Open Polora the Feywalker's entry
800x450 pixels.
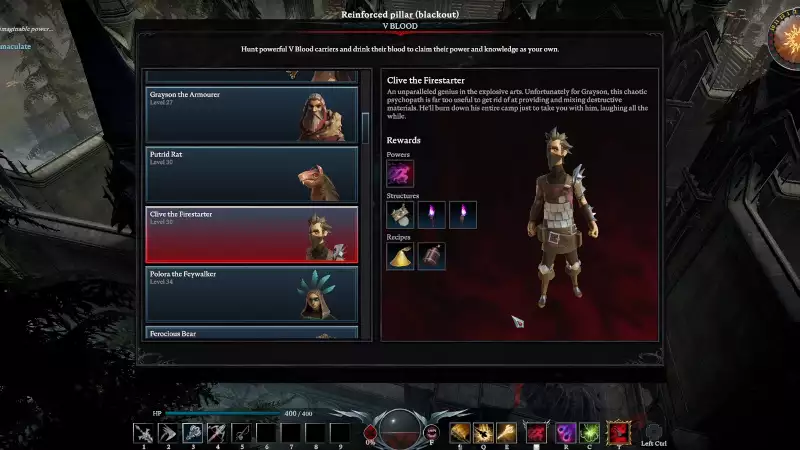pos(251,293)
